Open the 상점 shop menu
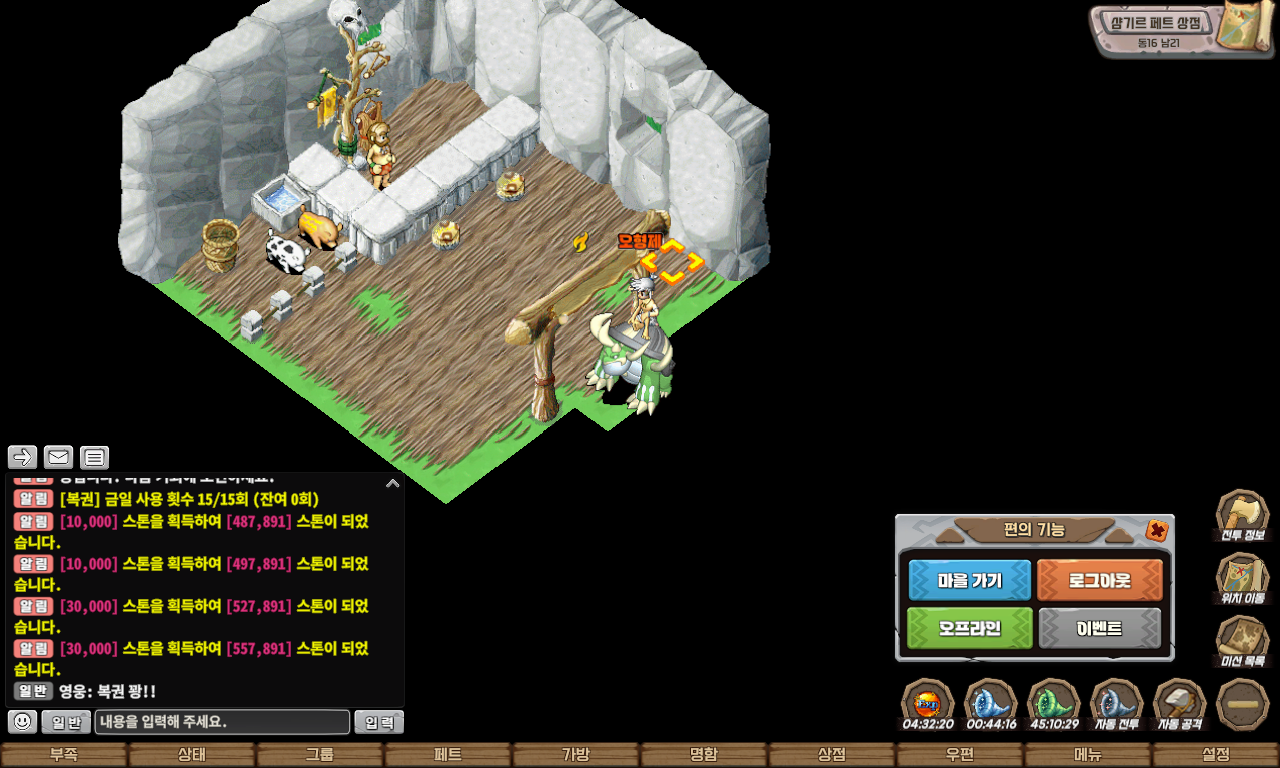Image resolution: width=1280 pixels, height=768 pixels. (x=832, y=755)
